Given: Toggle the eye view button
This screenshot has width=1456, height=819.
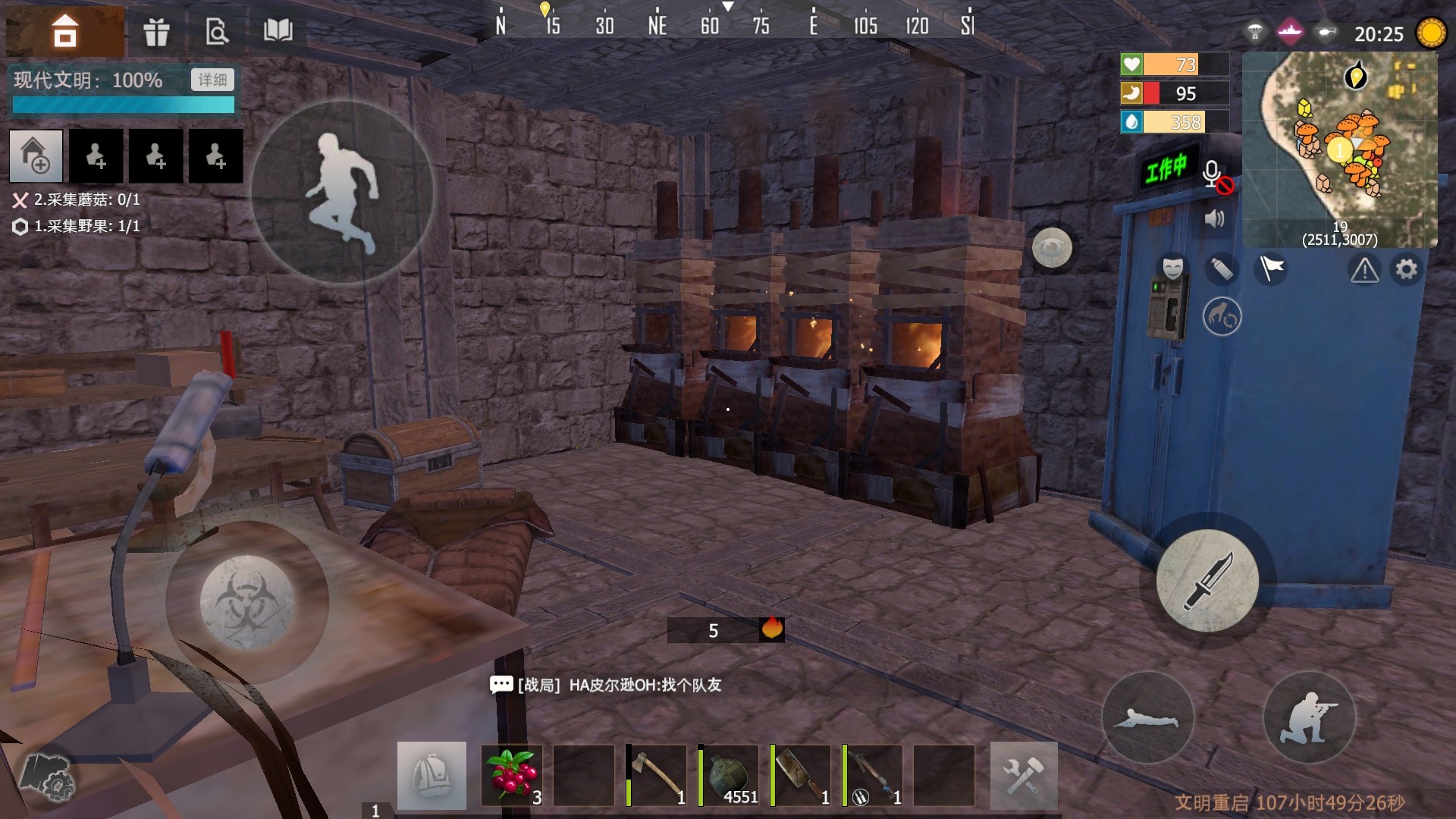Looking at the screenshot, I should click(x=1052, y=248).
